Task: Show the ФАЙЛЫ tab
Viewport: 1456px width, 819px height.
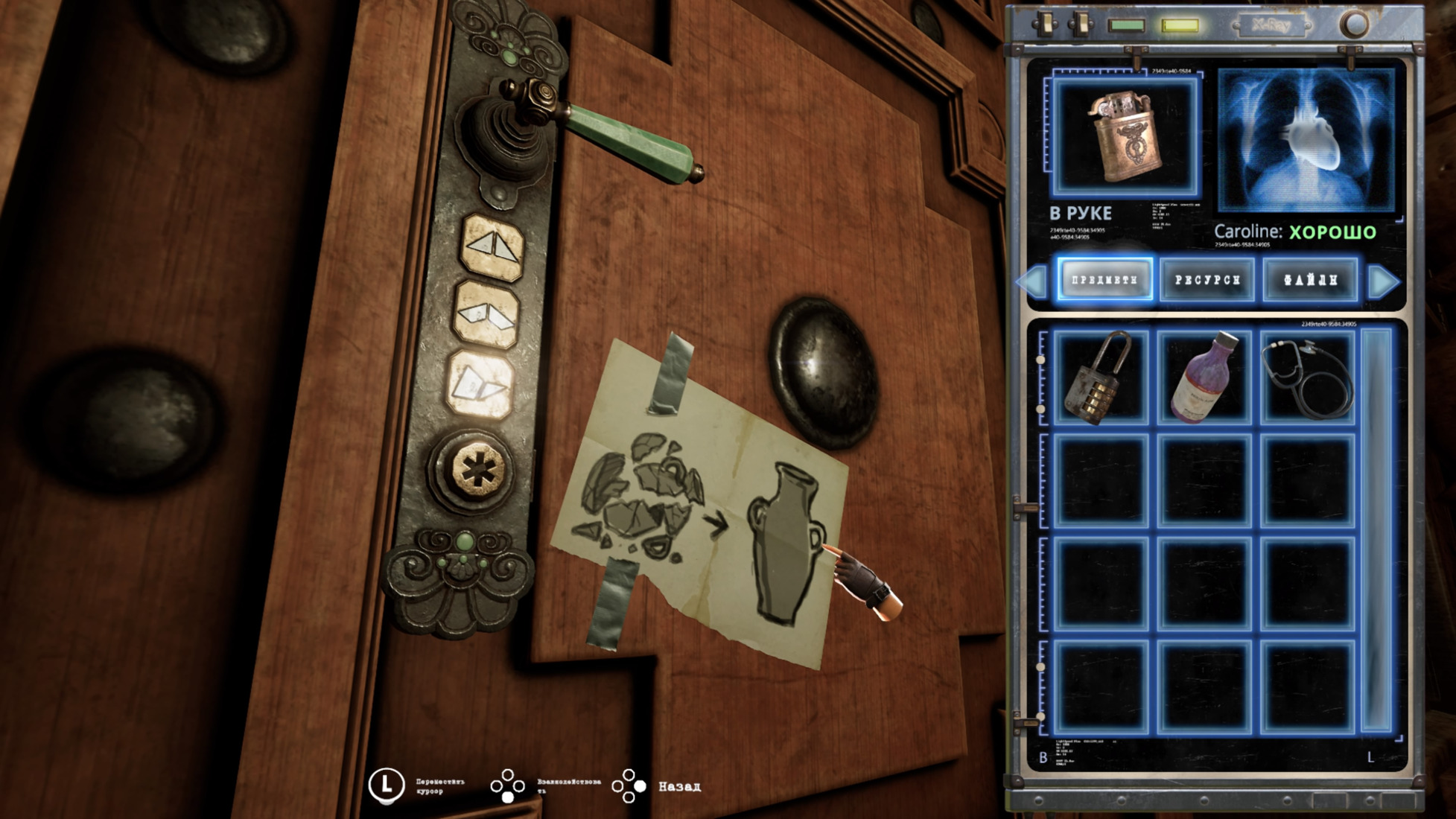Action: pos(1310,280)
